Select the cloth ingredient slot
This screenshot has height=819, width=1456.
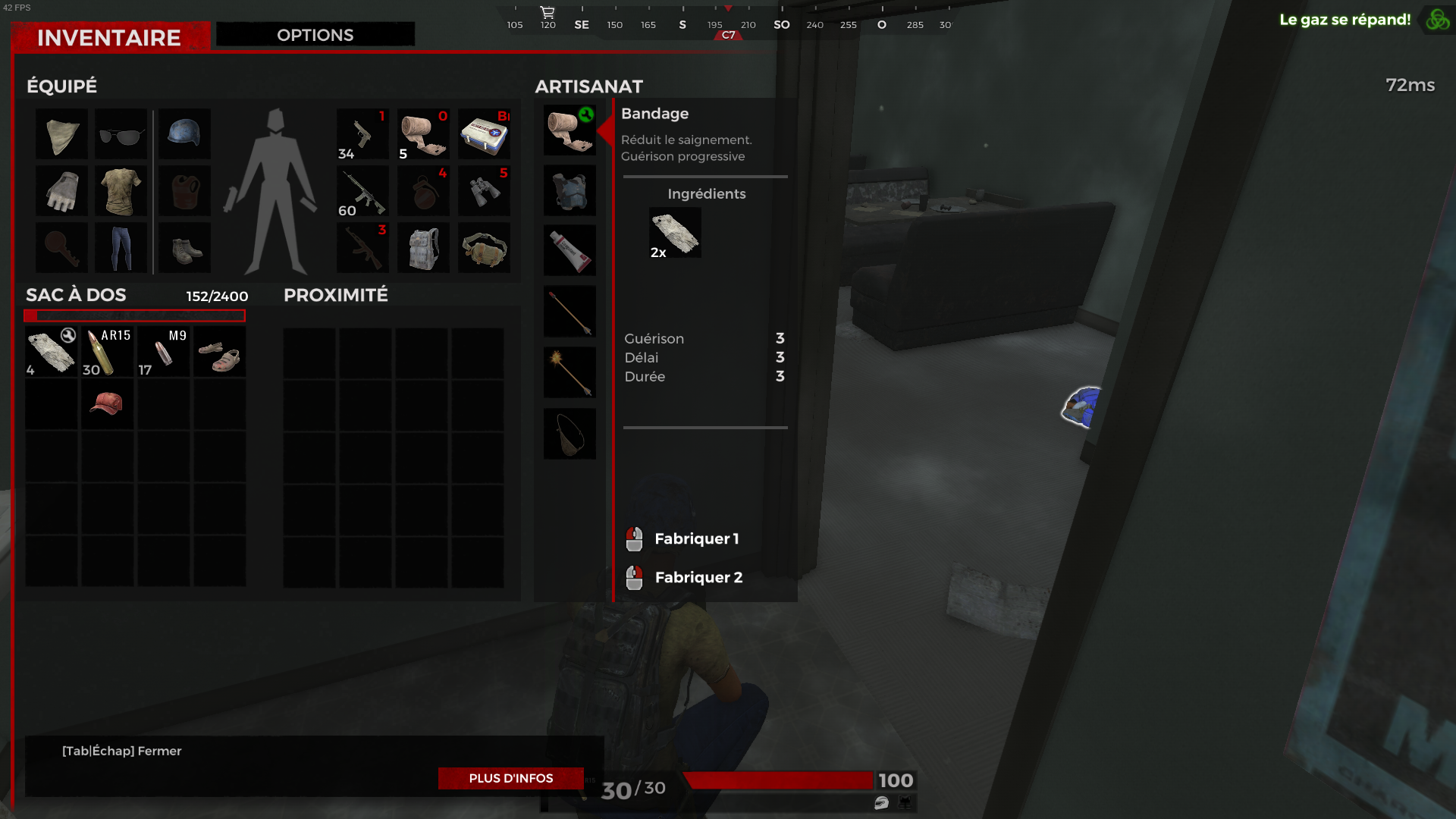coord(675,233)
